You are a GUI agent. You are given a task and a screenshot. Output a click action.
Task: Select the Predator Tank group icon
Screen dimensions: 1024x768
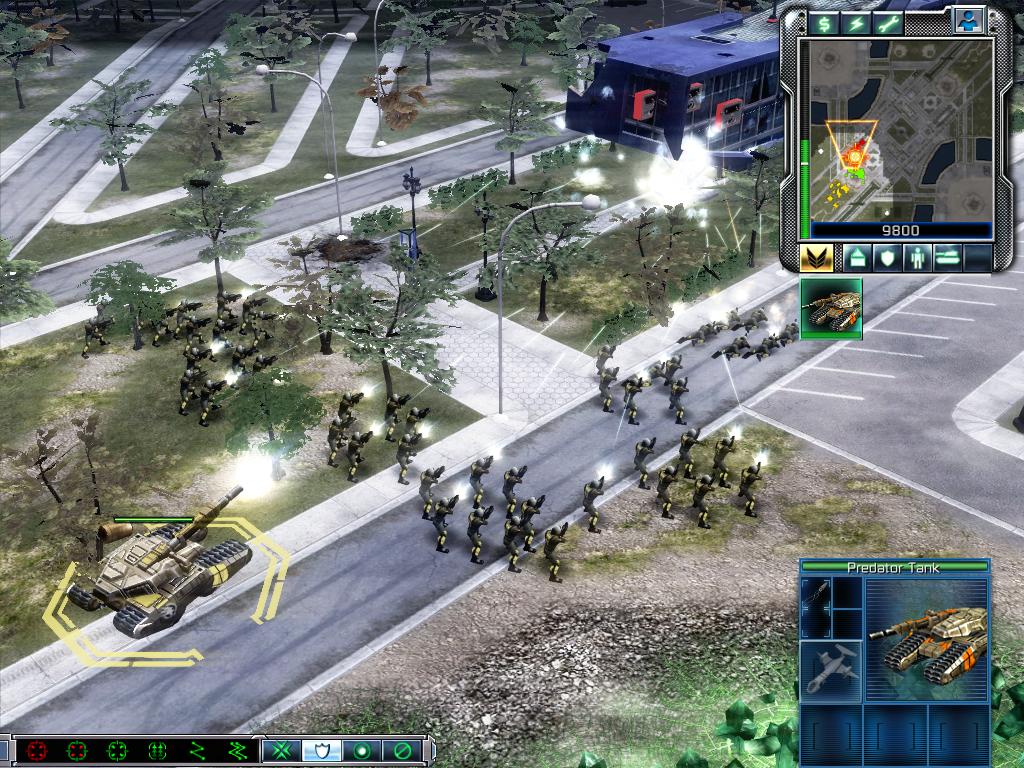pos(831,309)
